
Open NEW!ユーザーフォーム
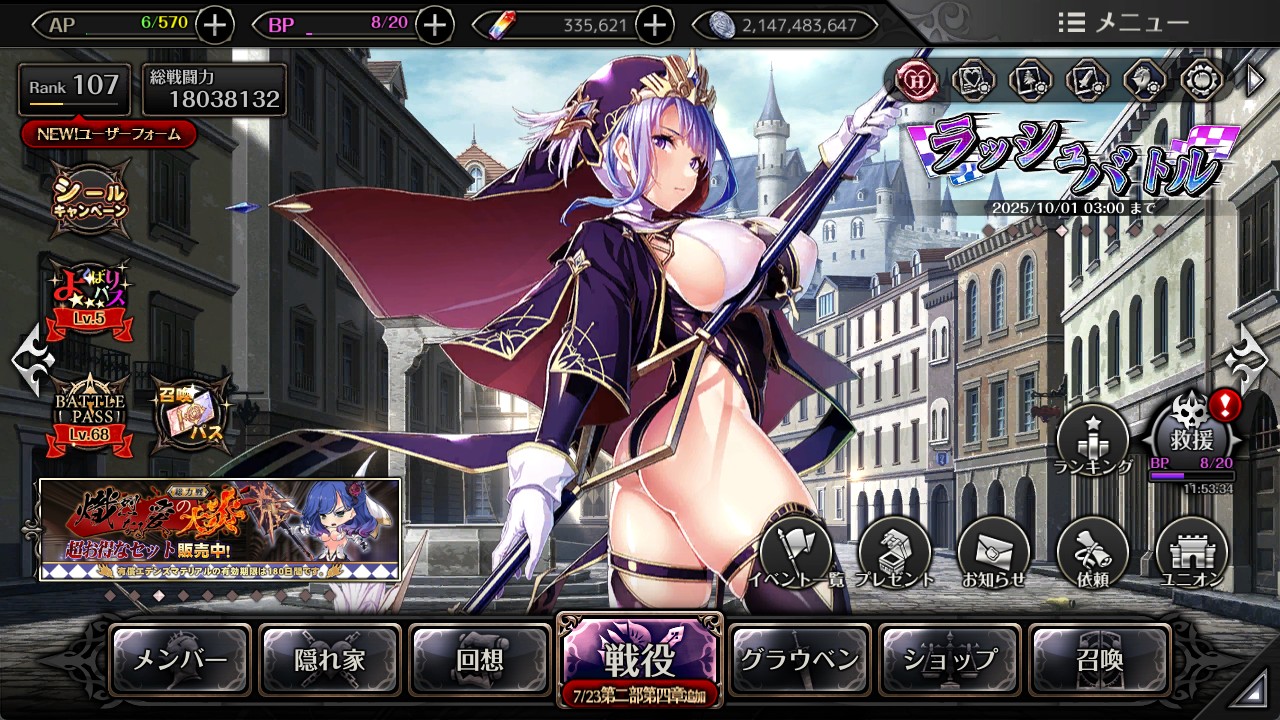[x=108, y=134]
